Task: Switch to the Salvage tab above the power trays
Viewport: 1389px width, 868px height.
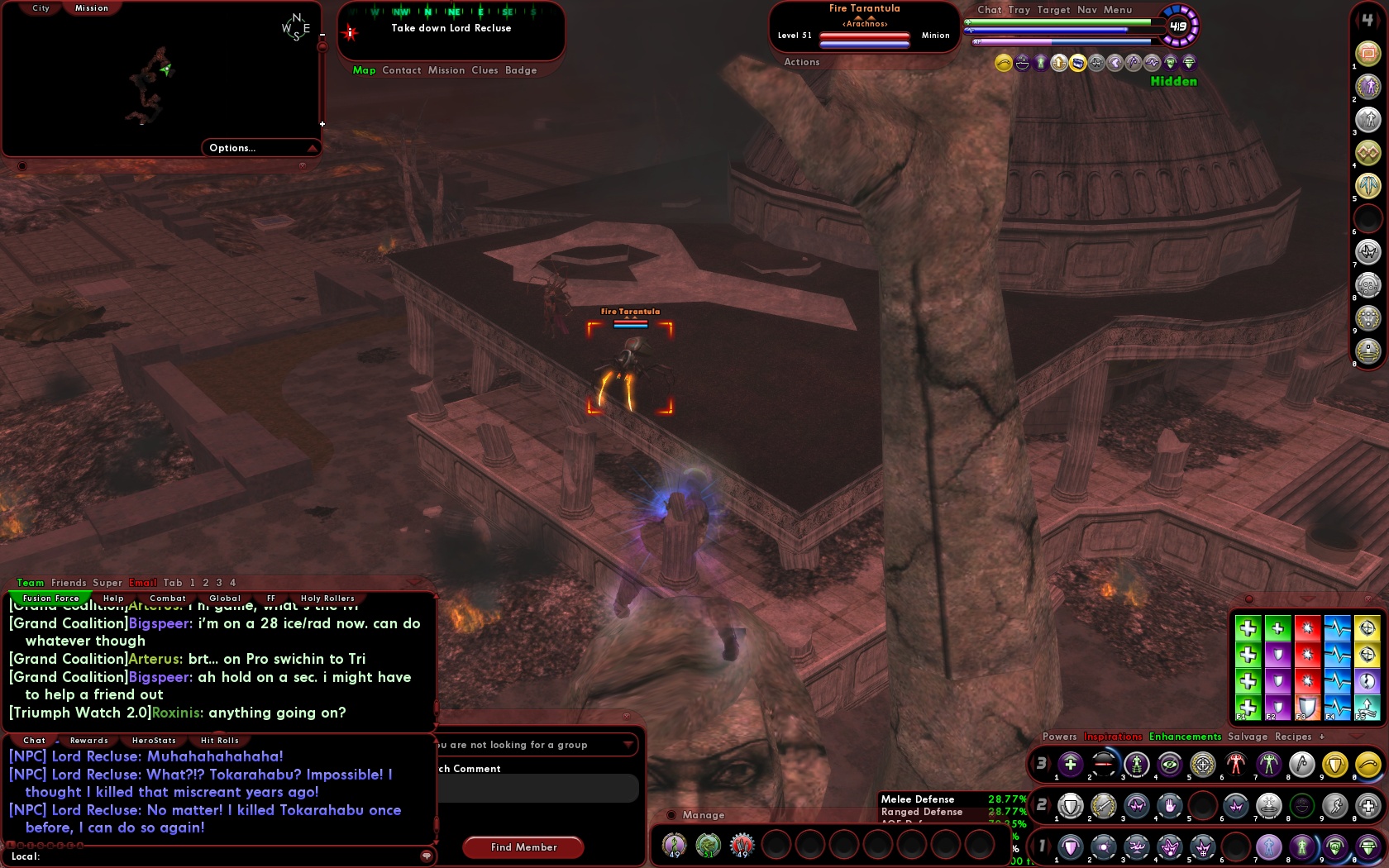Action: click(x=1248, y=737)
